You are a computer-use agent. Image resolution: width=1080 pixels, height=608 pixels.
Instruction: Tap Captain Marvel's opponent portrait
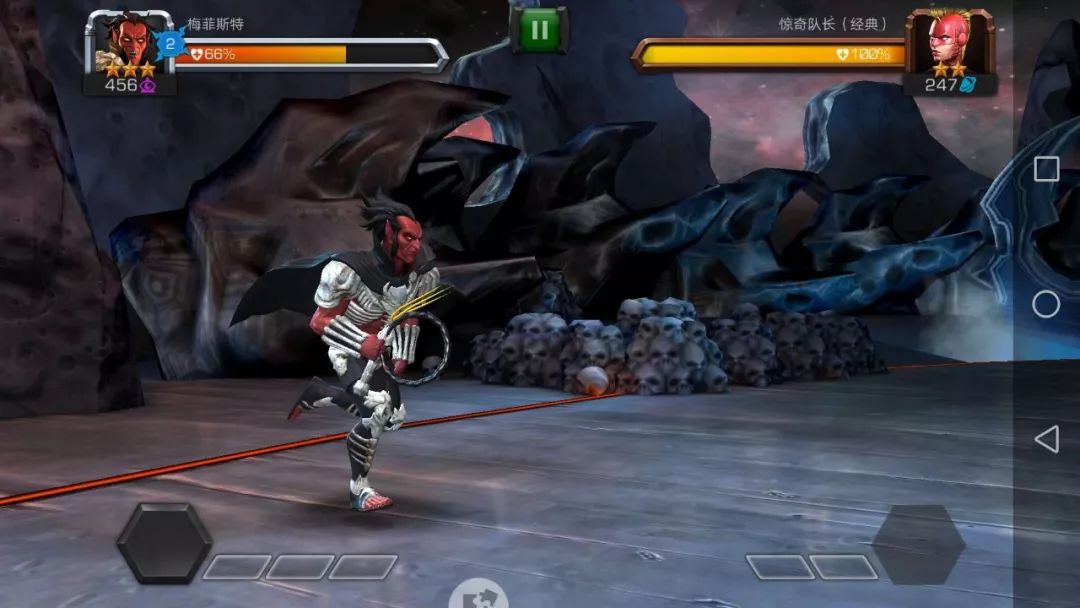(x=949, y=42)
